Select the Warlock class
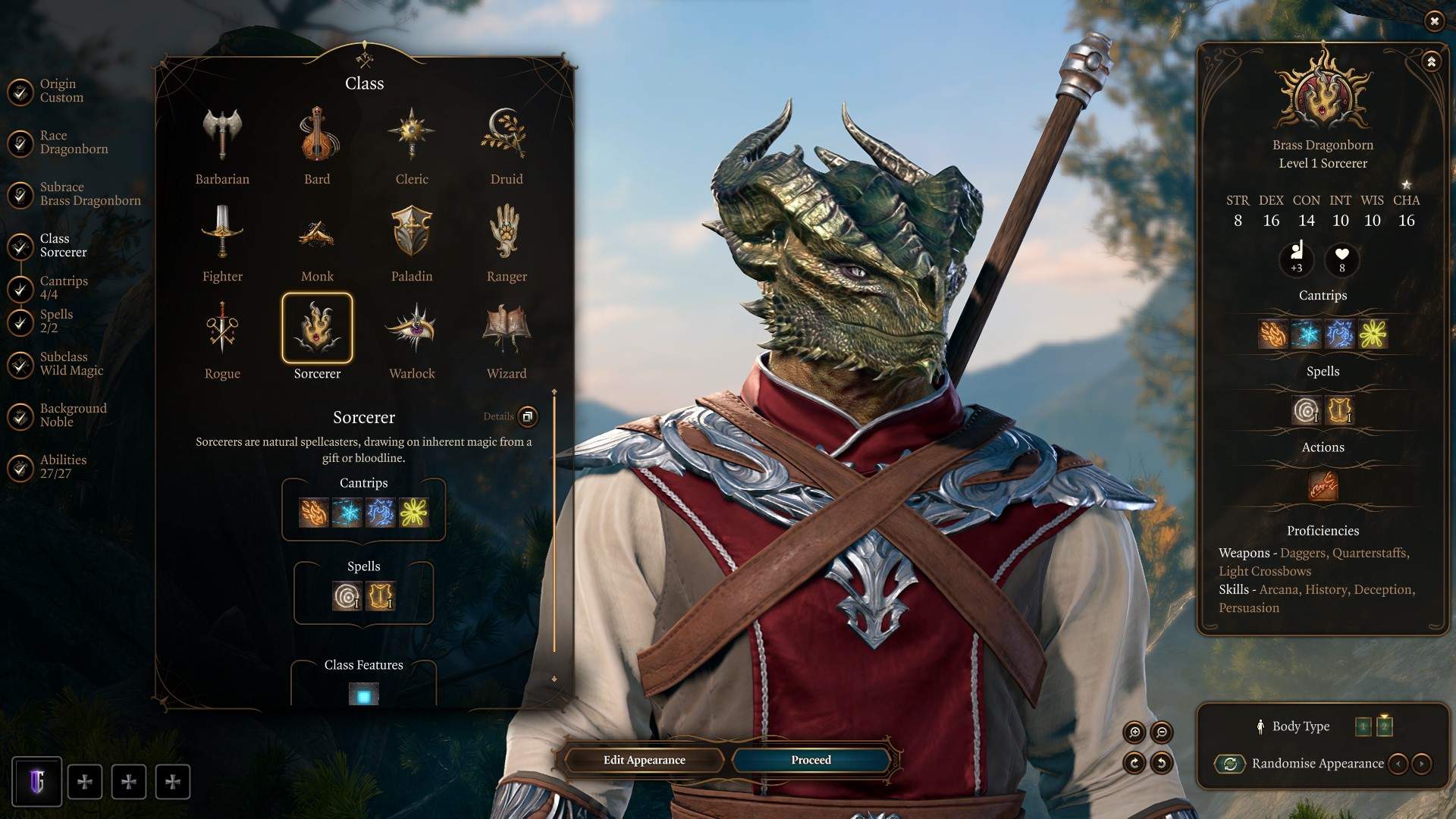The width and height of the screenshot is (1456, 819). coord(412,340)
